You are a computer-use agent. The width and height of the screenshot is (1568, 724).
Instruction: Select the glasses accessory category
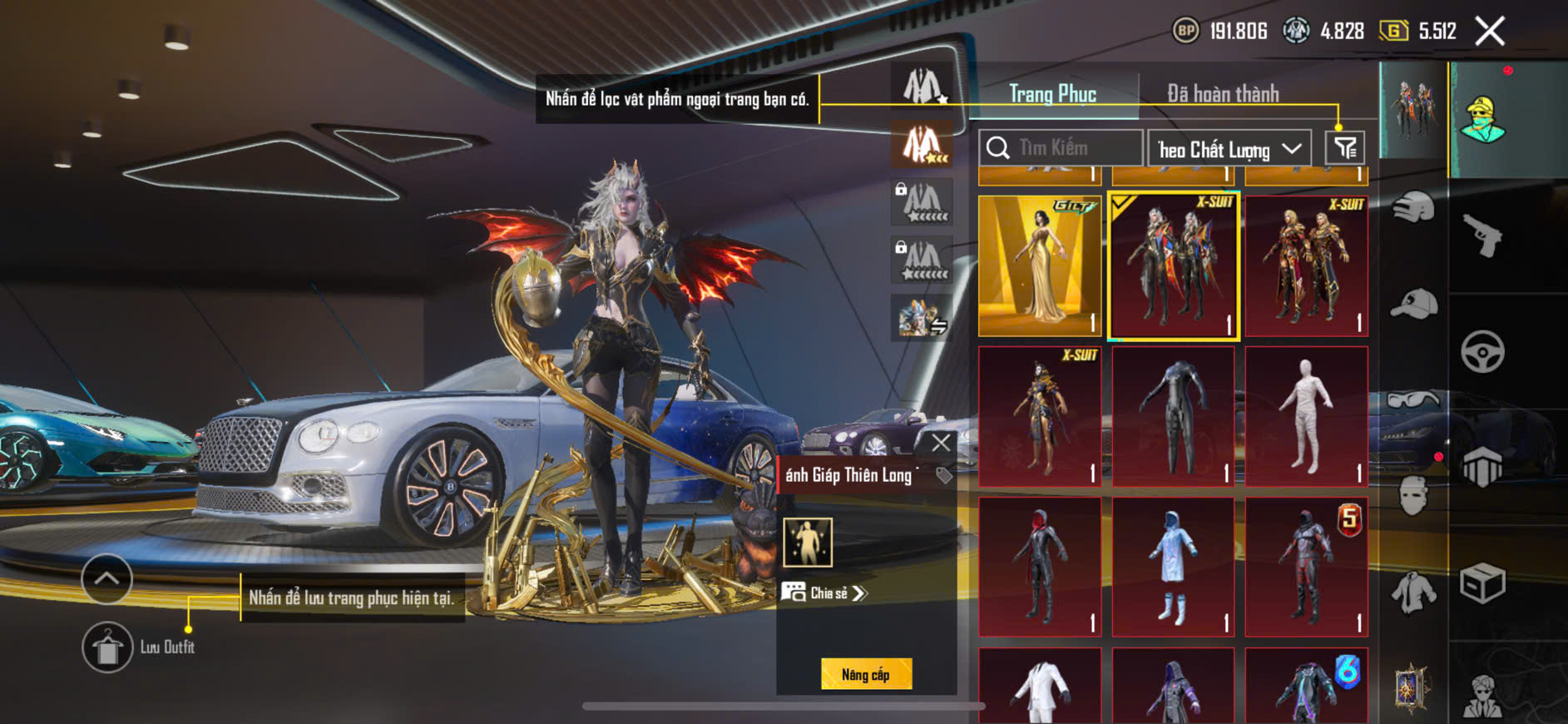click(1413, 401)
